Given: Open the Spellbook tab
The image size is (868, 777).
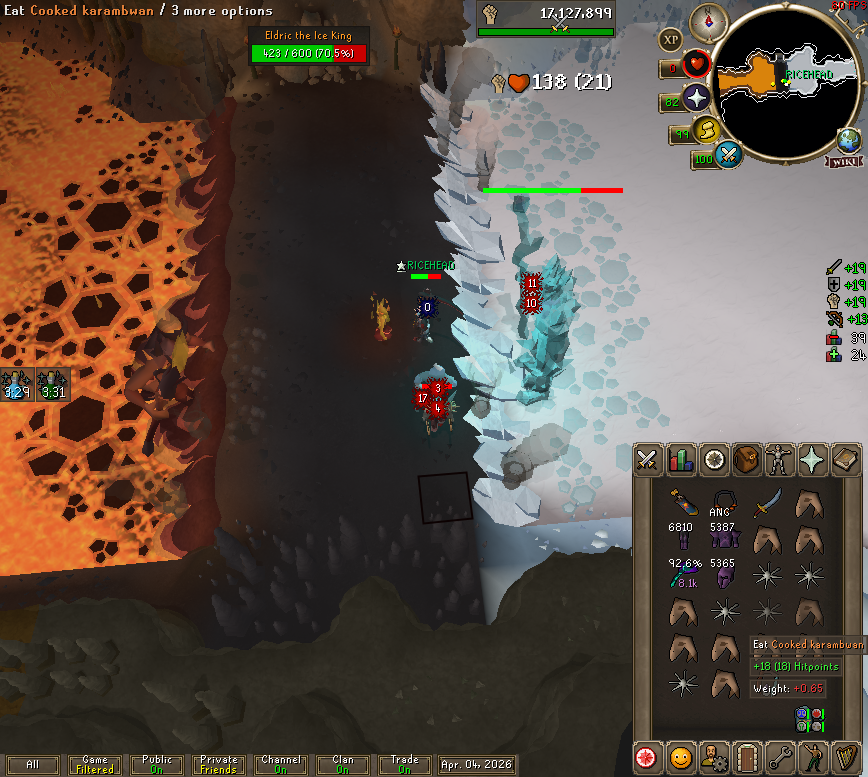Looking at the screenshot, I should pos(845,459).
